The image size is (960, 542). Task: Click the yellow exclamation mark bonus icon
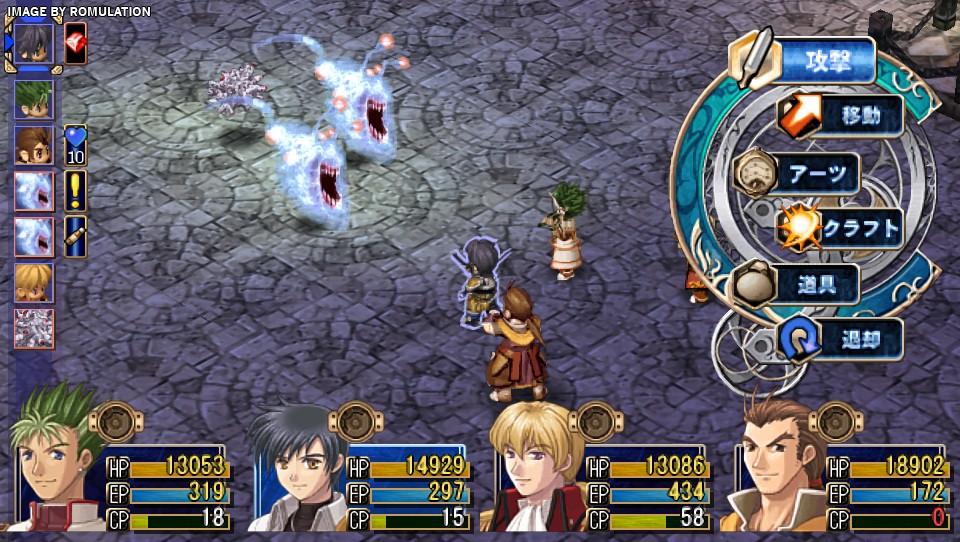76,190
